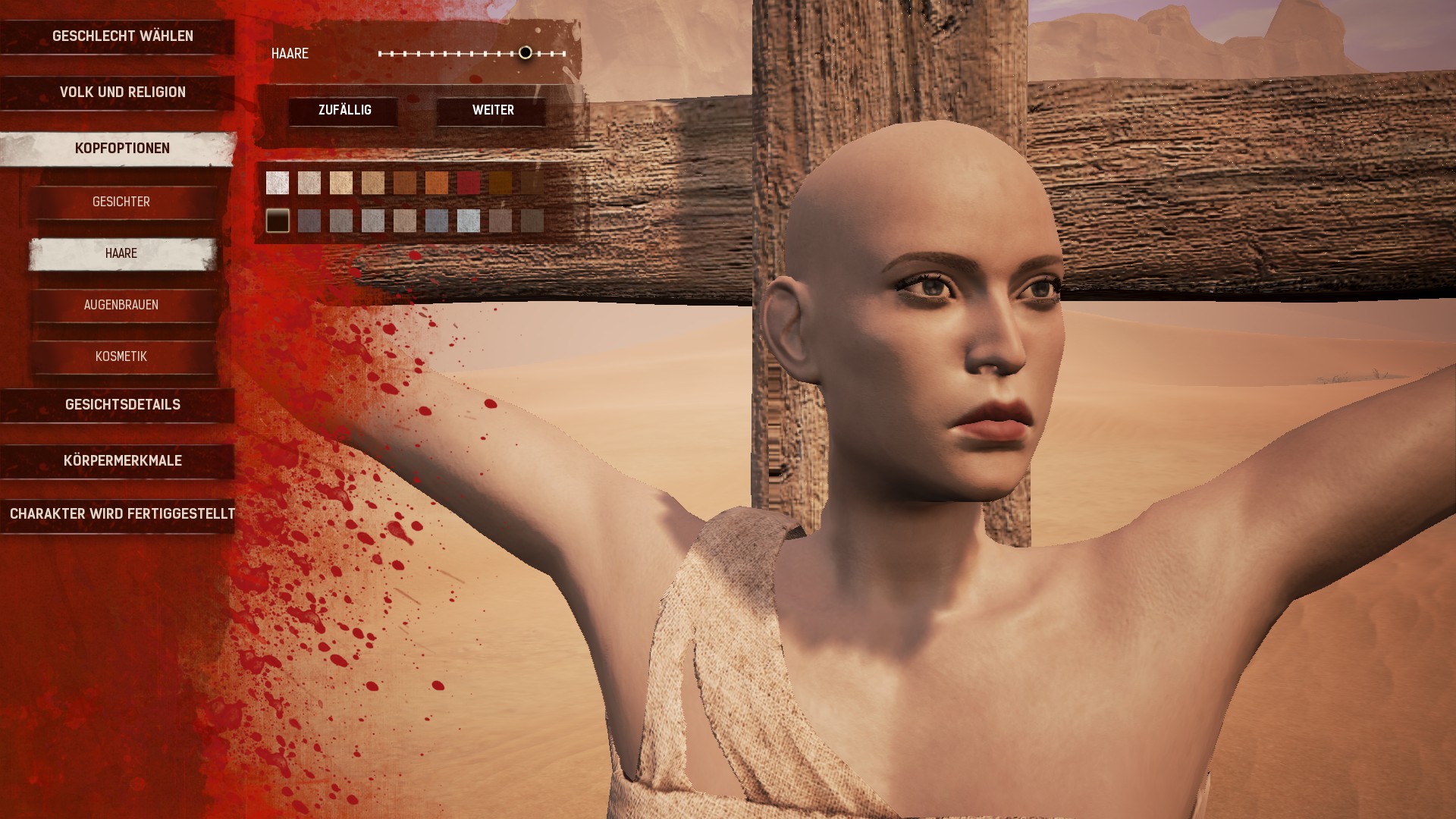Select the white hair color swatch

pyautogui.click(x=278, y=183)
